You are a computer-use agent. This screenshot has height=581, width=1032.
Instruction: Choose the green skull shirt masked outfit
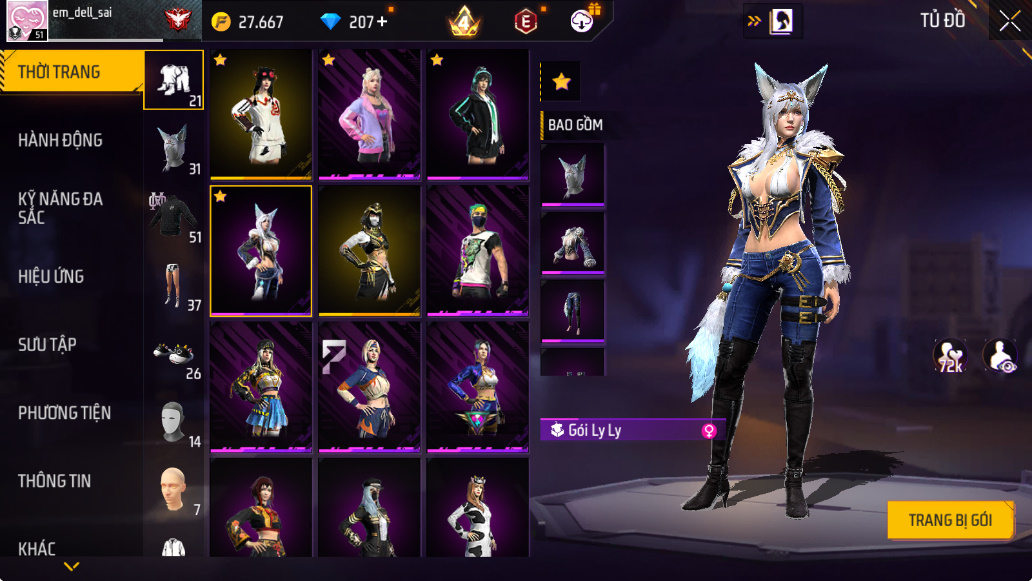(x=477, y=251)
